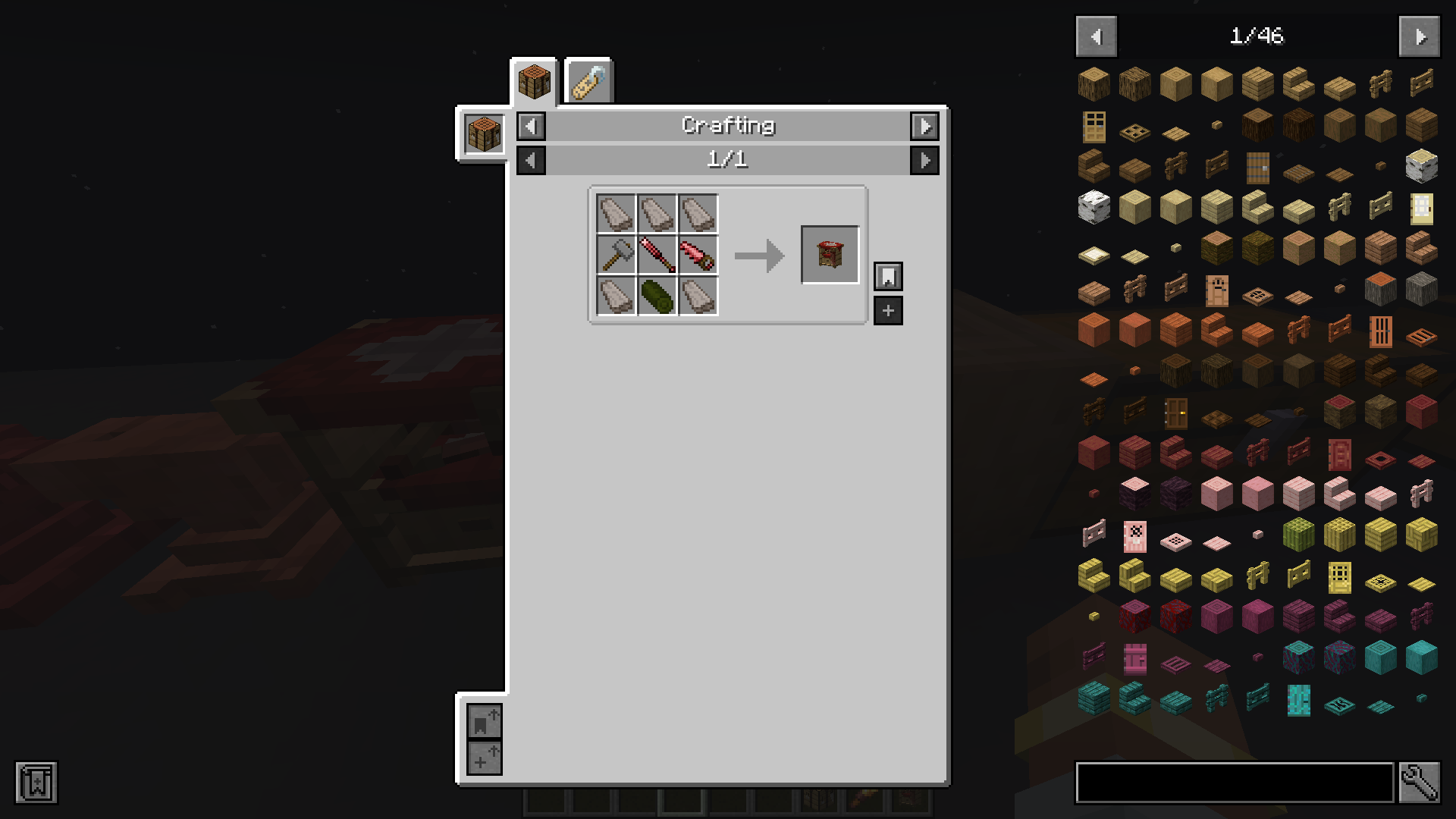Toggle the bookmark-all button with up arrow
Screen dimensions: 1456x819
tap(485, 721)
